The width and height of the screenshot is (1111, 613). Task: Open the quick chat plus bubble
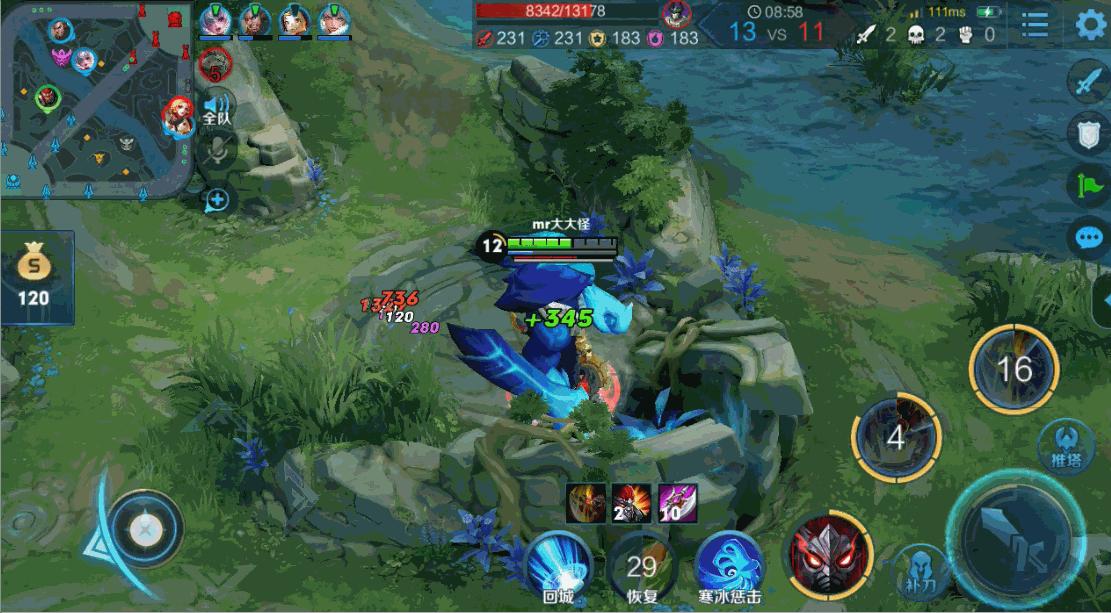coord(216,199)
